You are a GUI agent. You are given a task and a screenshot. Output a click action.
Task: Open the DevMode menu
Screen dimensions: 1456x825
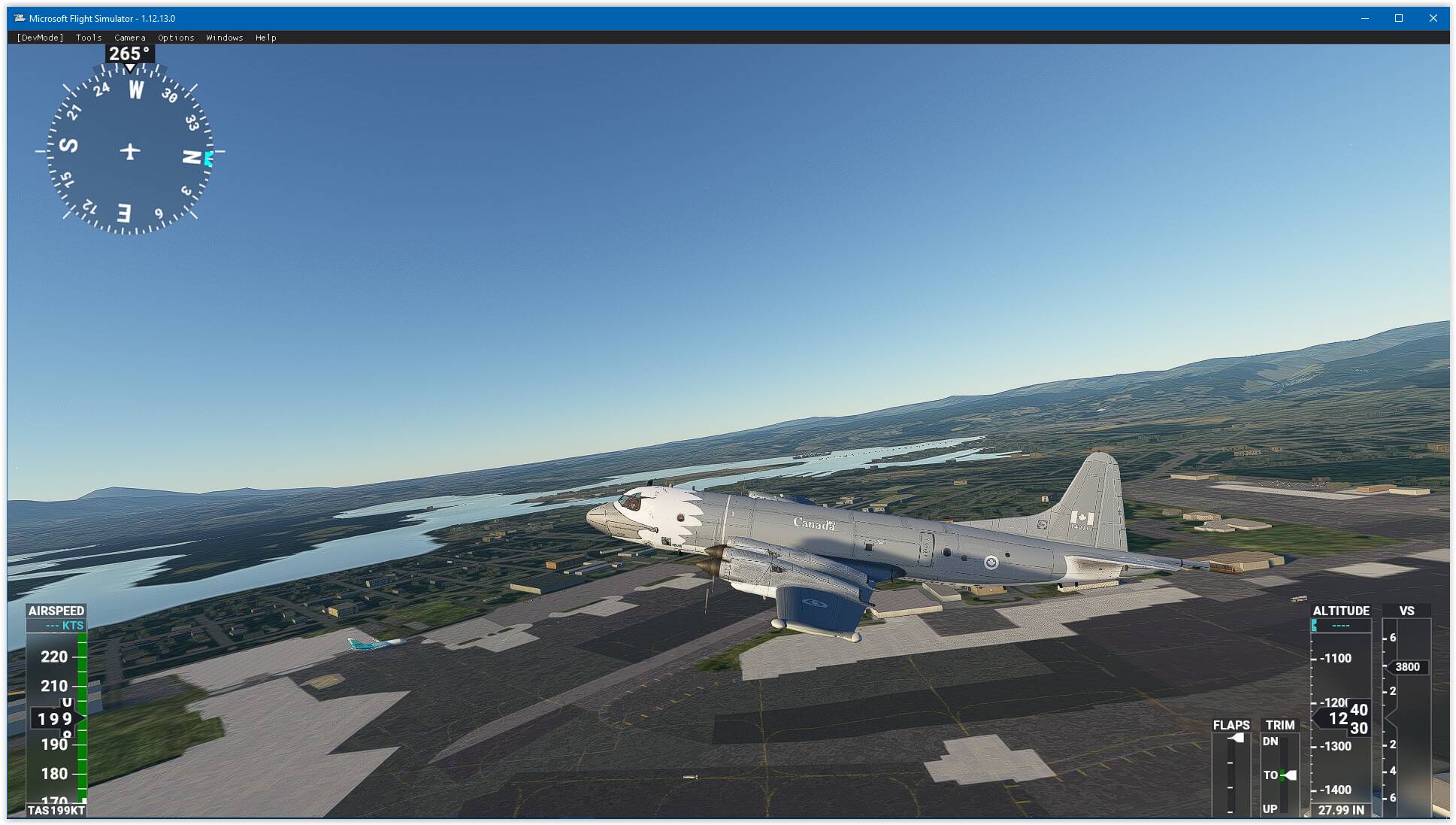point(40,38)
